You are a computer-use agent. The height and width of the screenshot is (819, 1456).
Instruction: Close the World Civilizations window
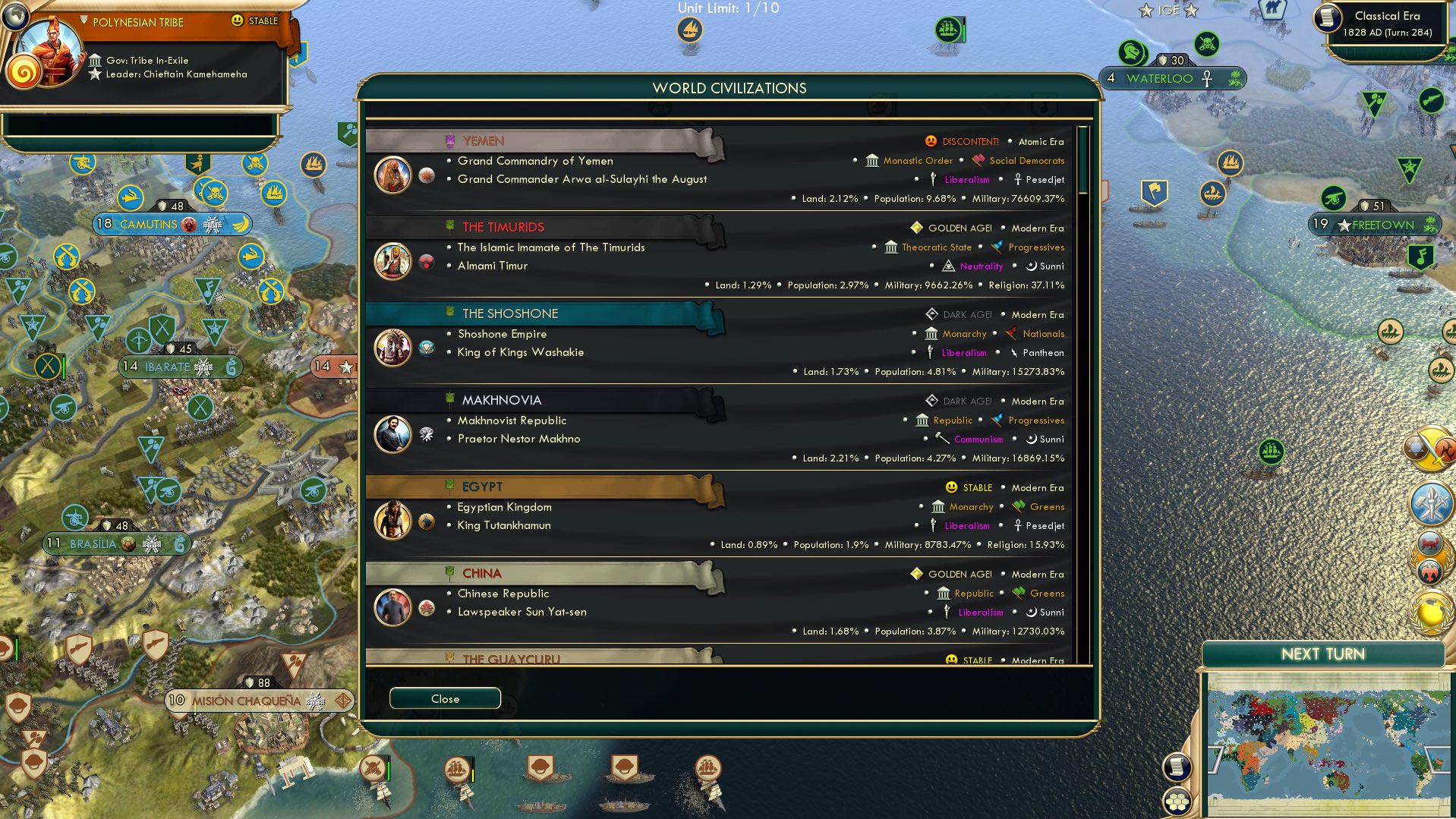click(x=445, y=698)
